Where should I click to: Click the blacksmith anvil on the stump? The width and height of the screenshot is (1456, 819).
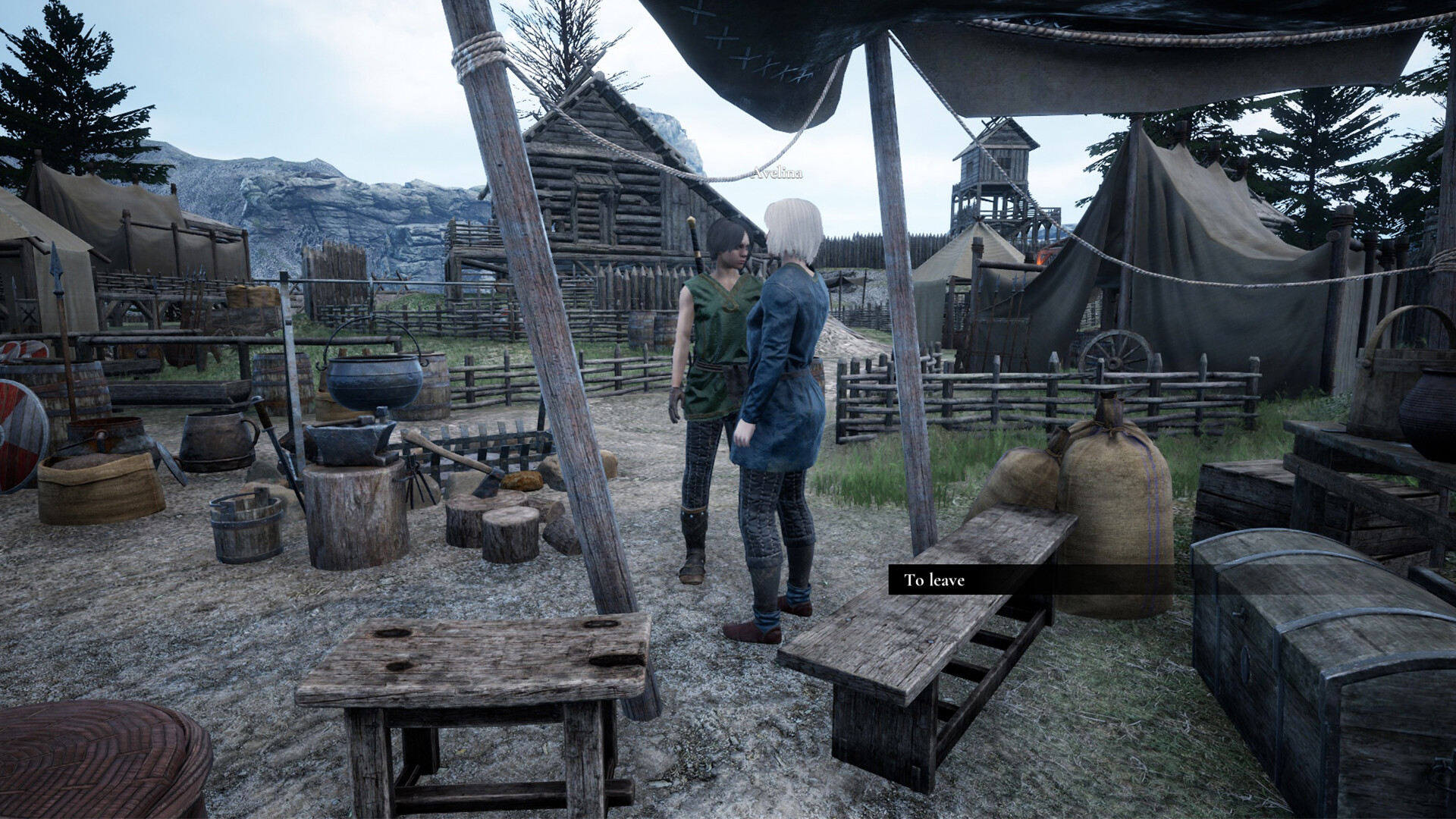click(349, 440)
